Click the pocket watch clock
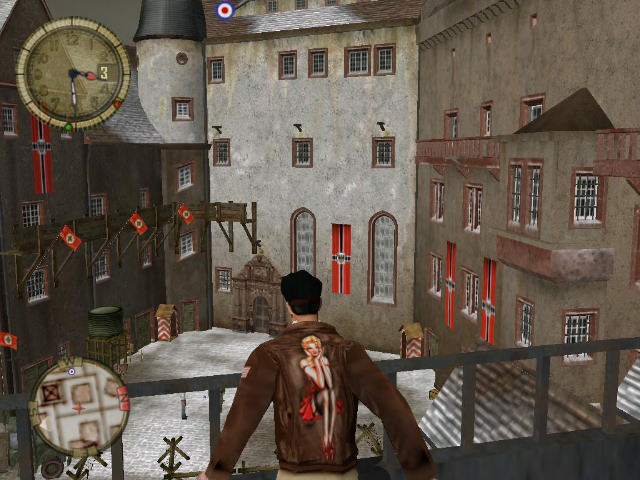 [x=73, y=73]
